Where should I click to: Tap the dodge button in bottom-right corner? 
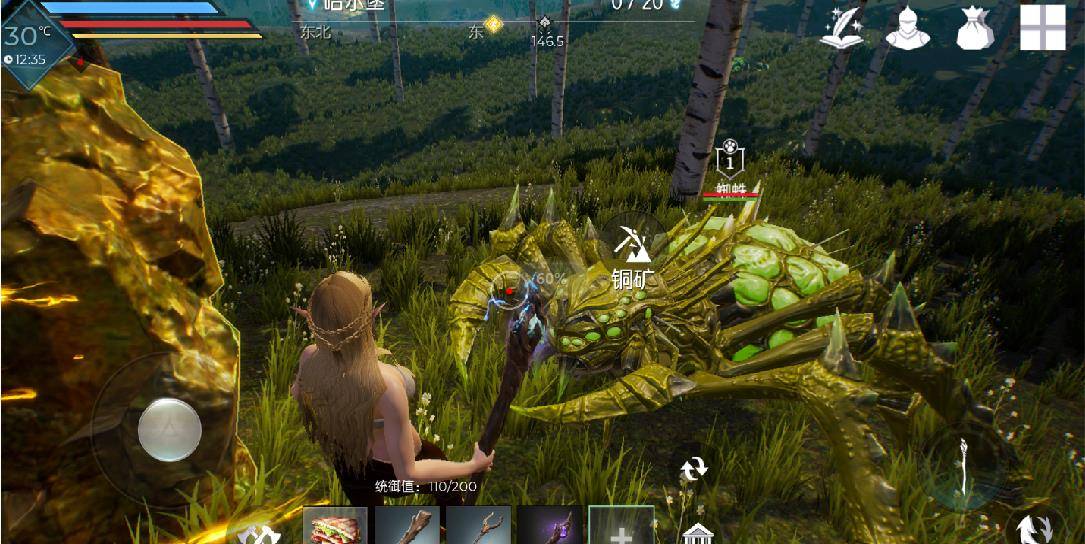pos(1033,528)
